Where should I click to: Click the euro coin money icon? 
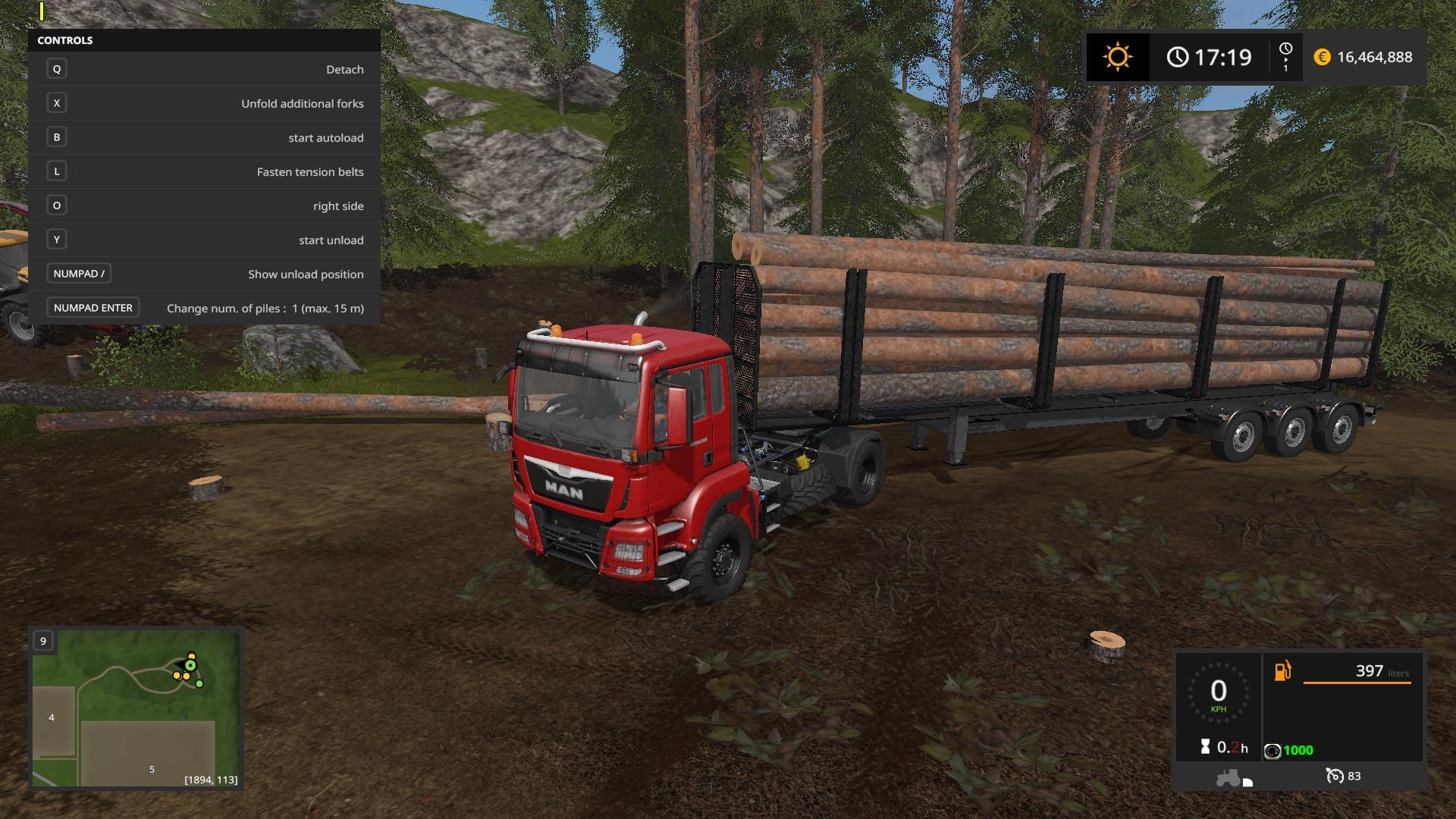tap(1322, 58)
